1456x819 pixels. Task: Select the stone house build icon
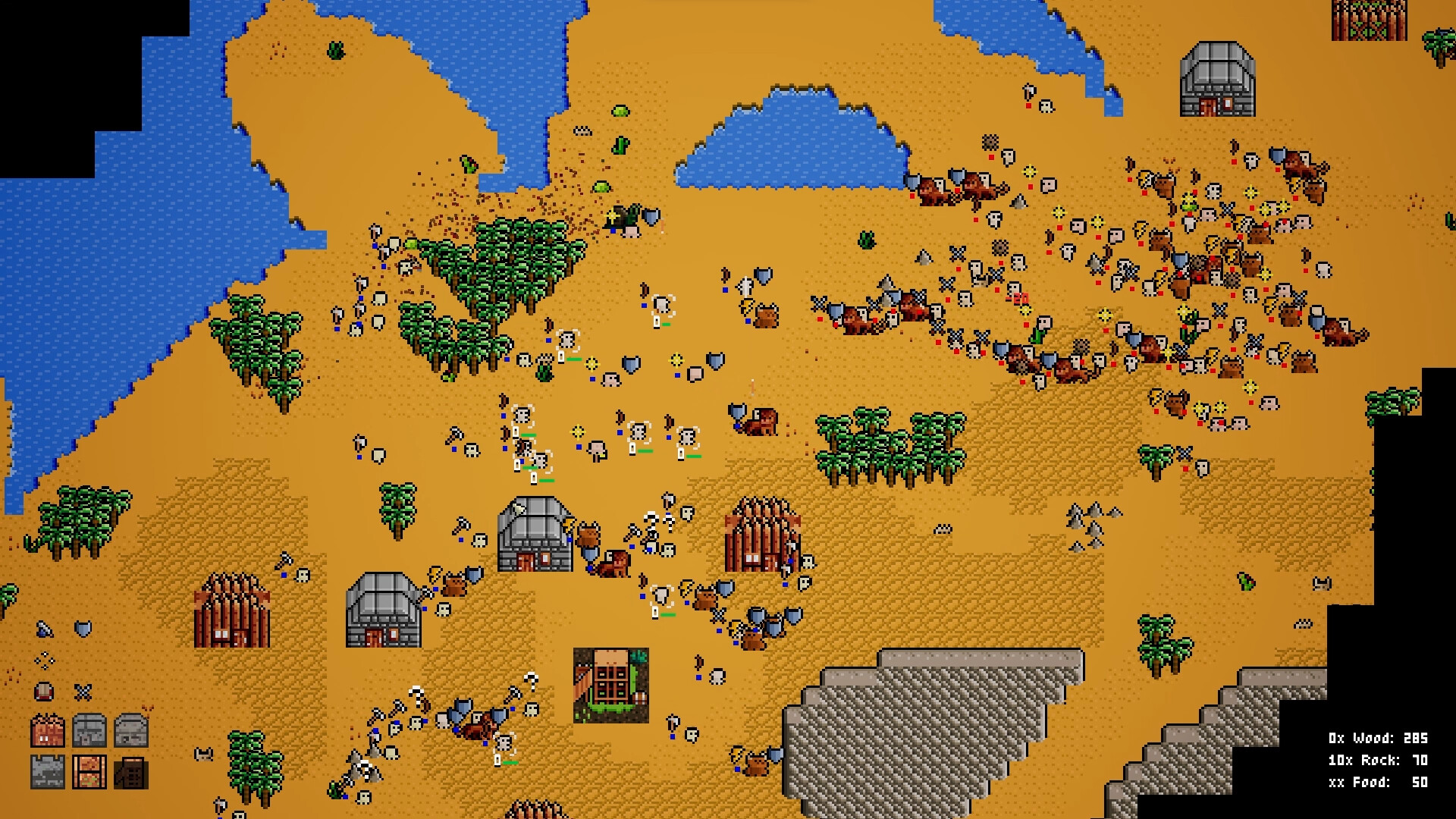(89, 730)
